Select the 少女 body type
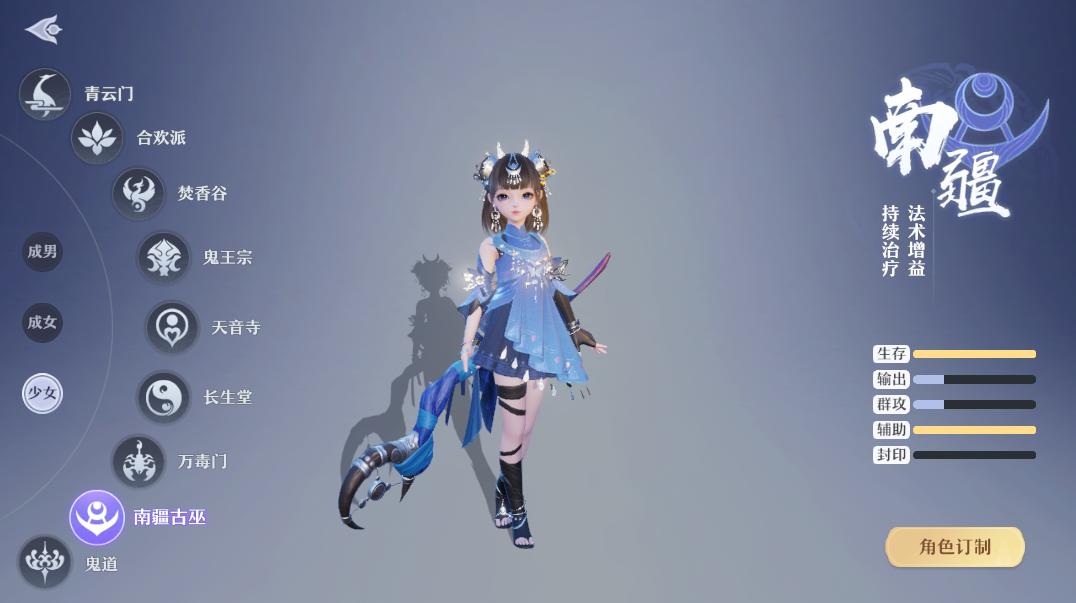1076x603 pixels. (43, 394)
